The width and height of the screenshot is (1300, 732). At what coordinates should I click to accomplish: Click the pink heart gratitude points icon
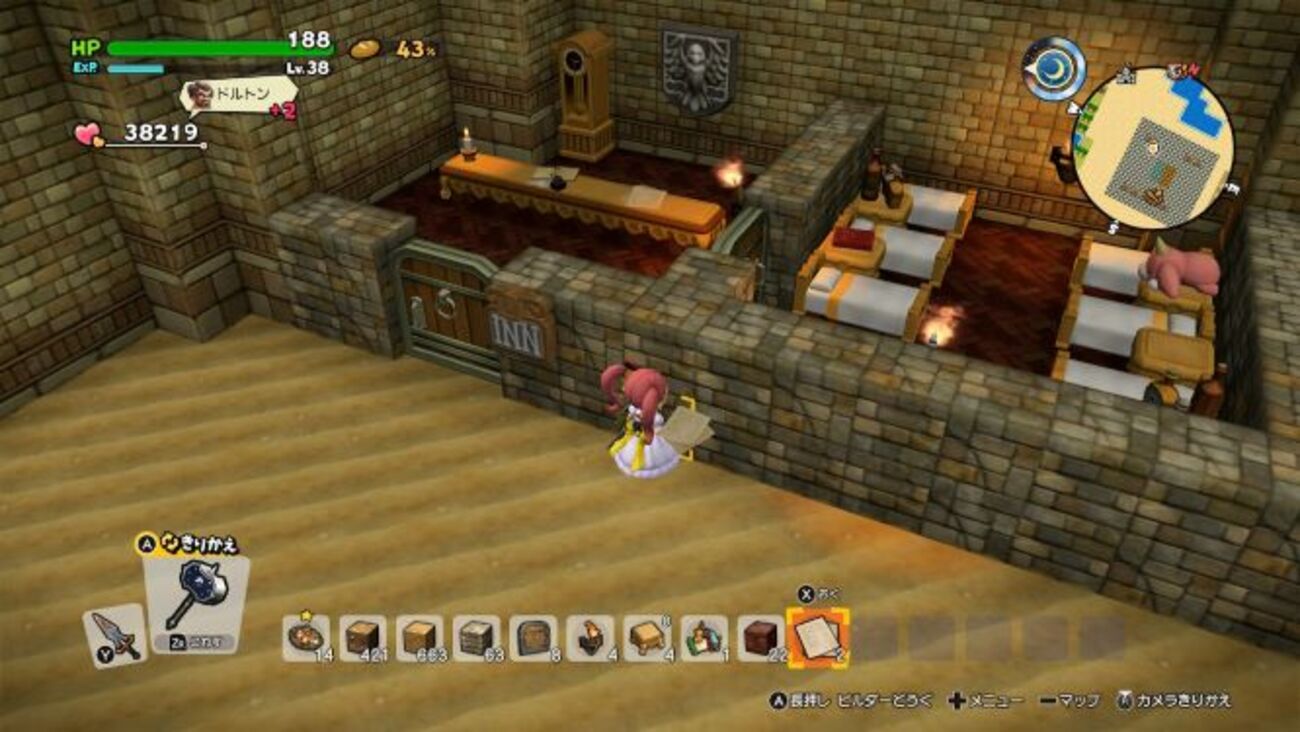pos(90,135)
